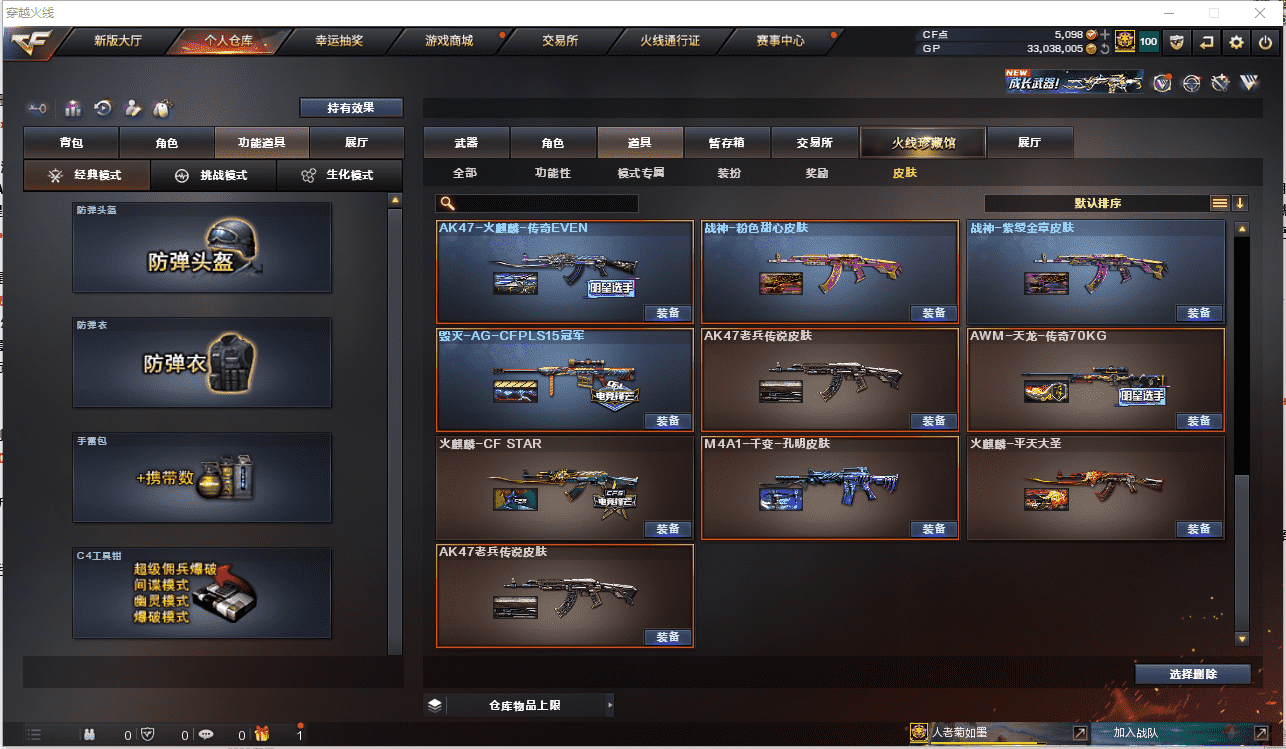Screen dimensions: 1286x749
Task: Open the 交易所 exchange in top navigation
Action: [x=560, y=41]
